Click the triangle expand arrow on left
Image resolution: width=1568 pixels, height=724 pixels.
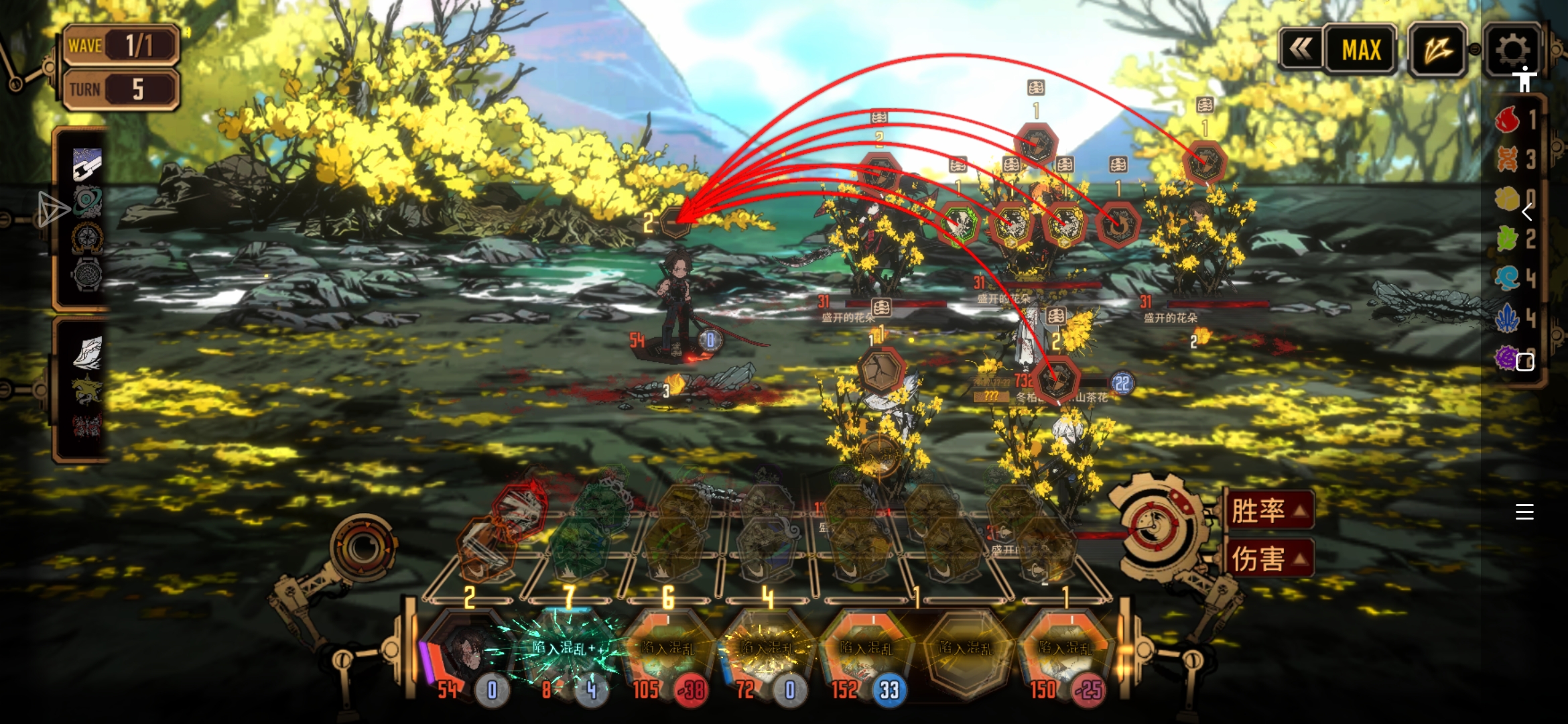pyautogui.click(x=52, y=209)
